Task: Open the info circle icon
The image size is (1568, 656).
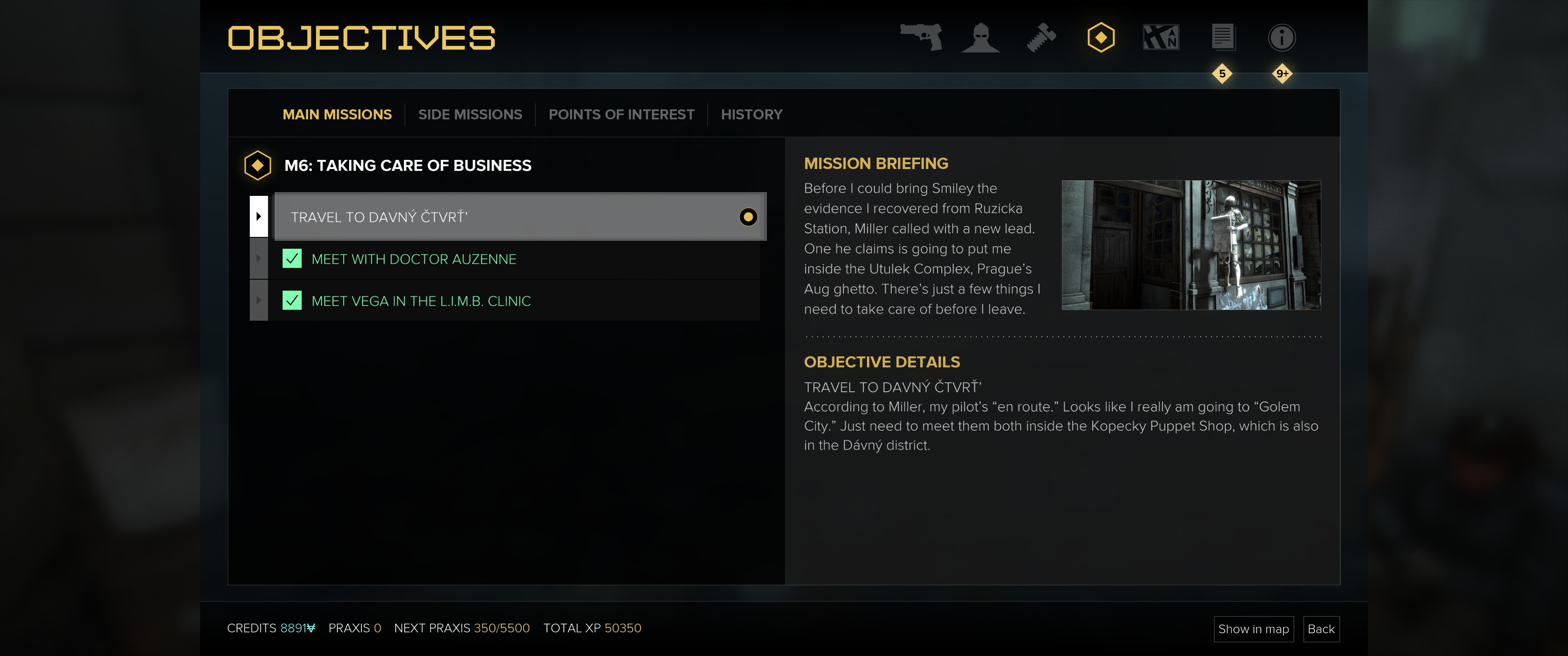Action: (x=1281, y=38)
